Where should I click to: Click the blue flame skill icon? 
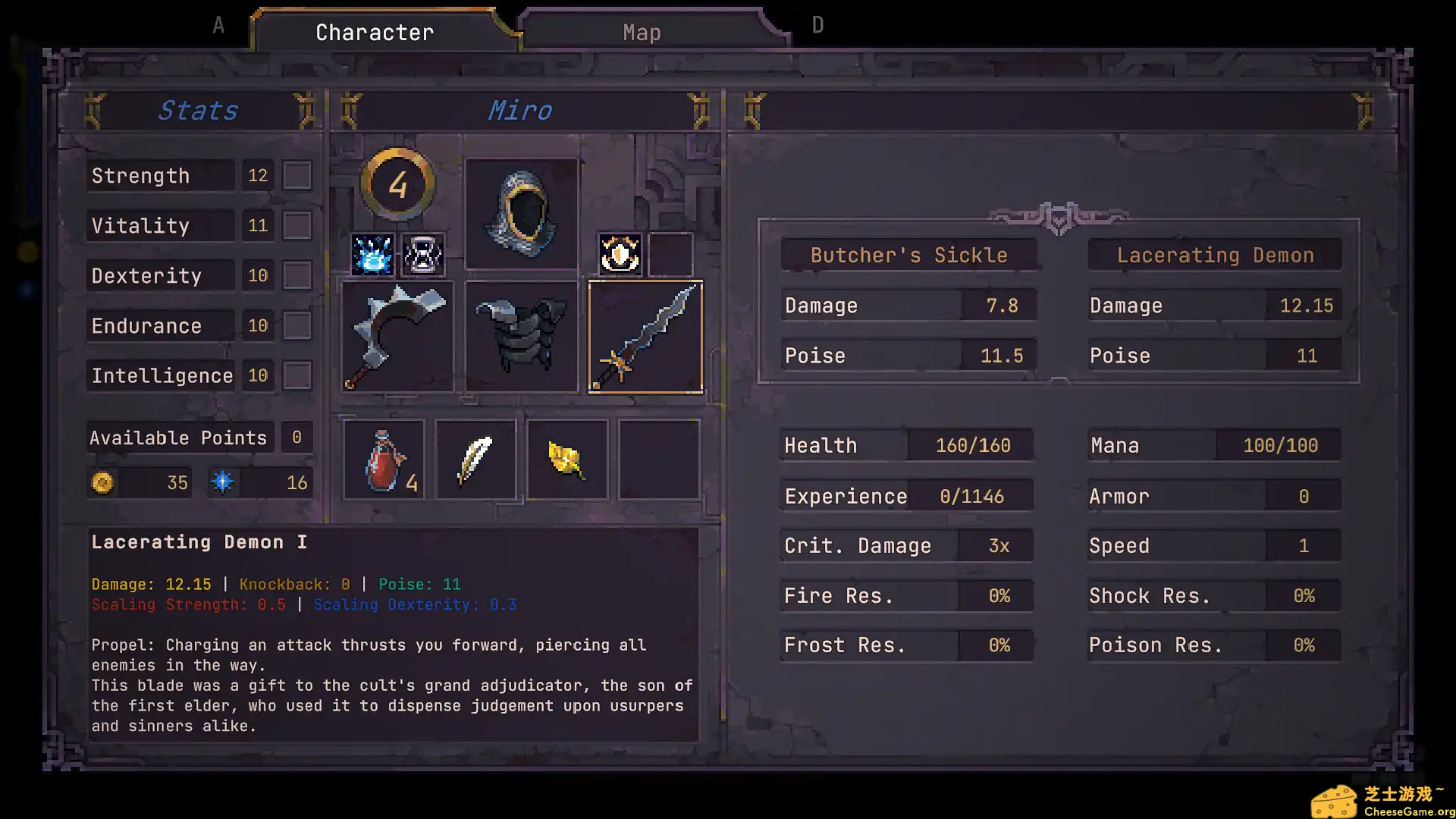click(372, 255)
